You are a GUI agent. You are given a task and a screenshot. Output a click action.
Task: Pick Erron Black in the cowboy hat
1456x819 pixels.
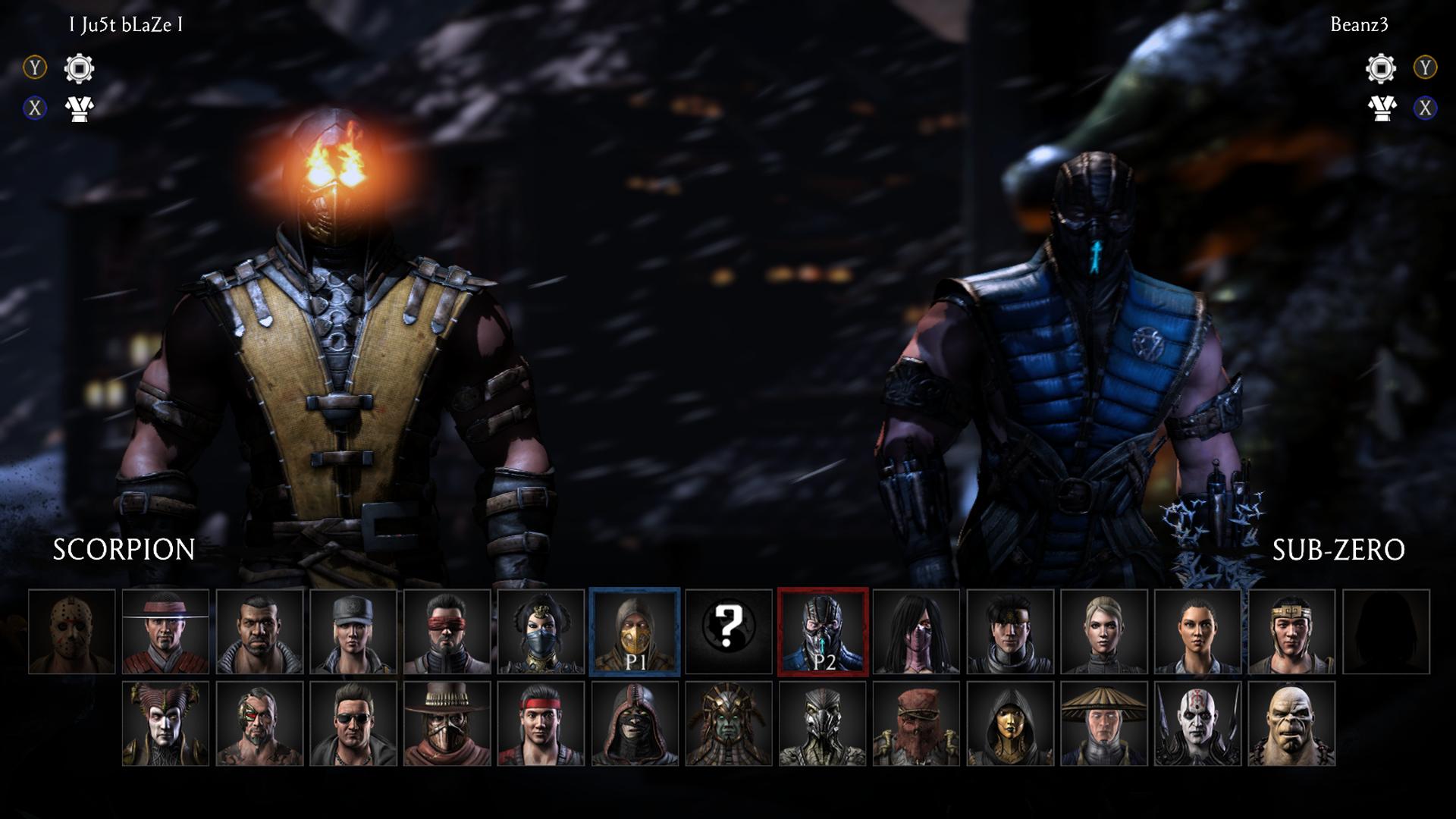pyautogui.click(x=447, y=723)
